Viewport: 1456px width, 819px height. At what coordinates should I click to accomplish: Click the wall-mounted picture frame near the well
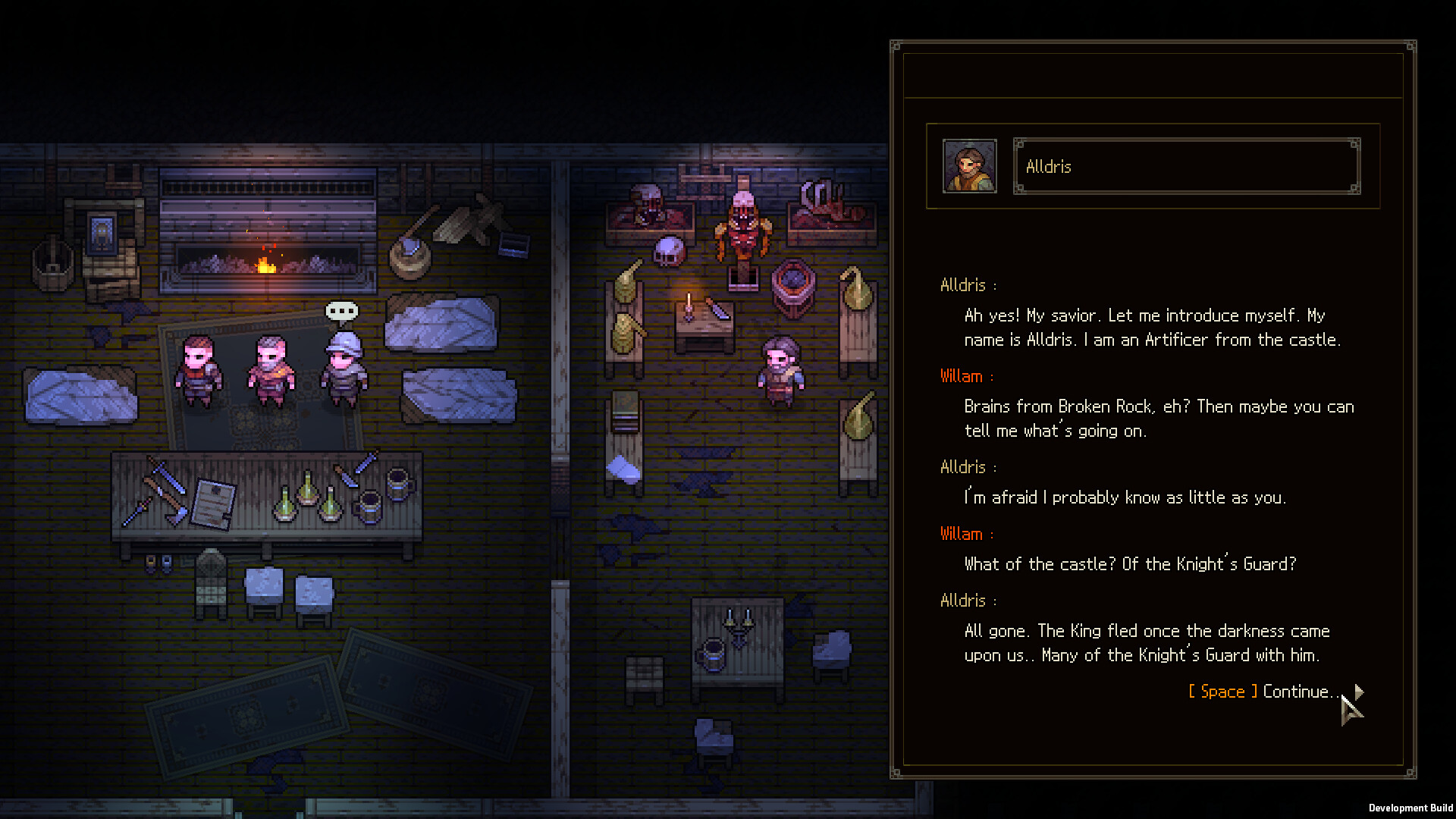click(102, 233)
